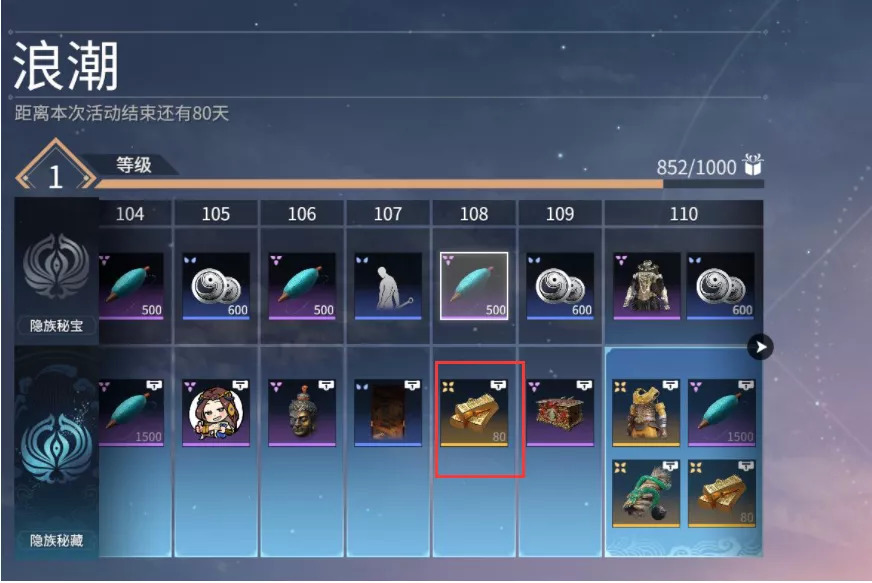Image resolution: width=872 pixels, height=583 pixels.
Task: Select the highlighted level 108 teal item reward
Action: coord(474,285)
